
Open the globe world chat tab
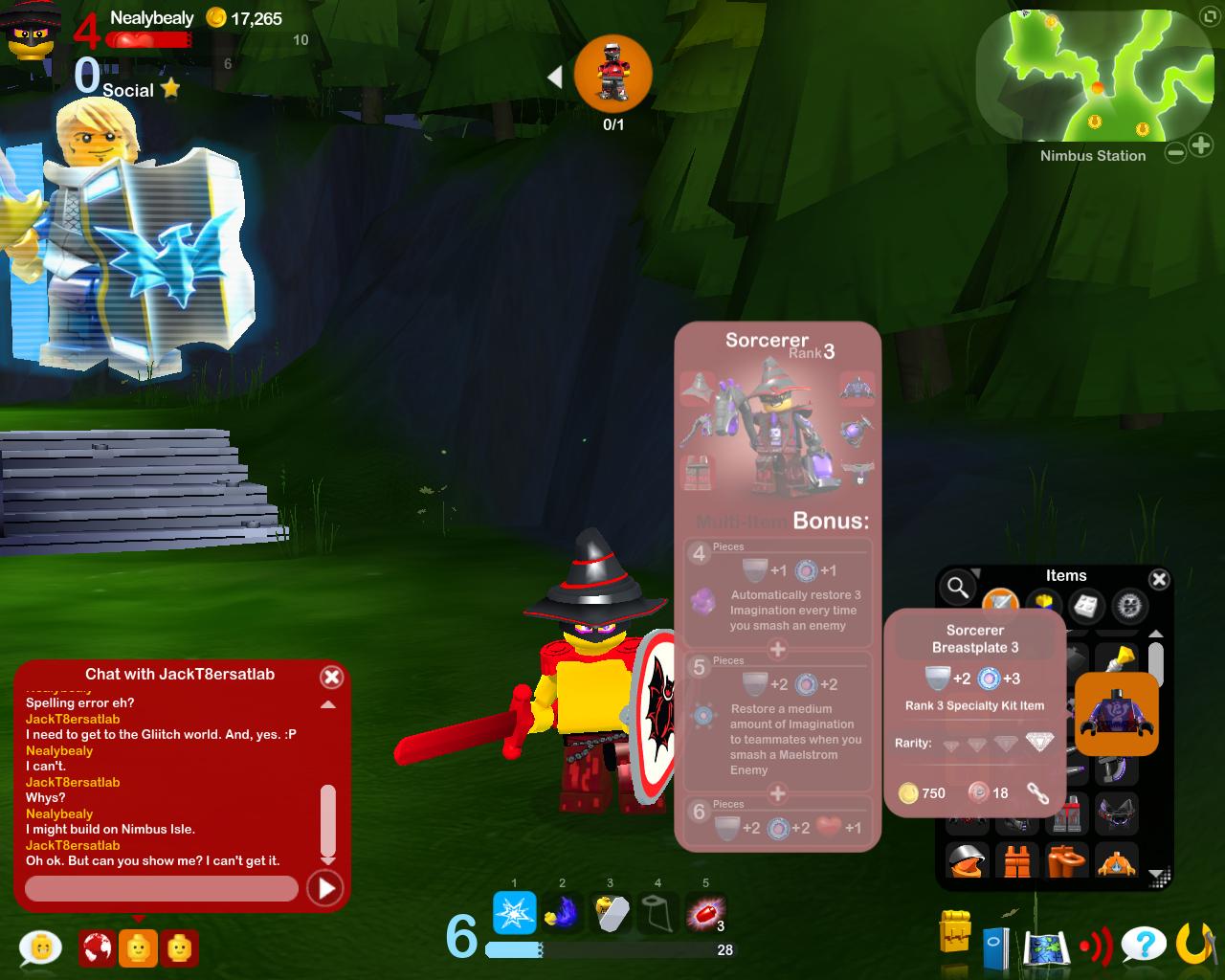coord(97,947)
